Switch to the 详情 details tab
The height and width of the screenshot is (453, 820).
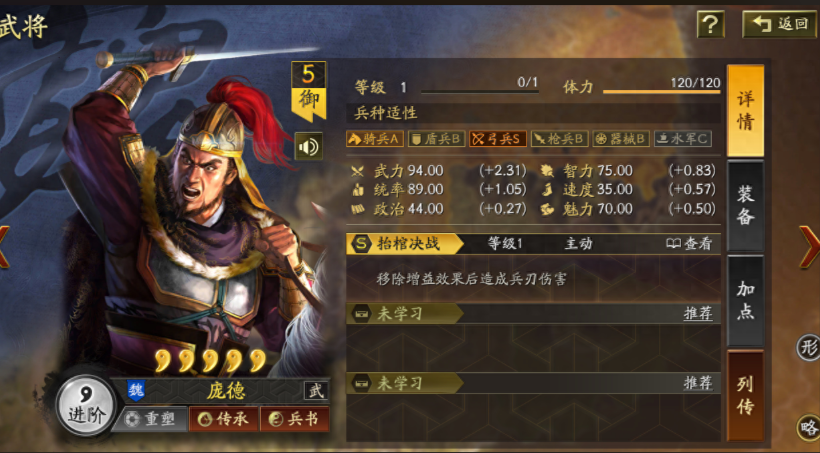pyautogui.click(x=745, y=110)
